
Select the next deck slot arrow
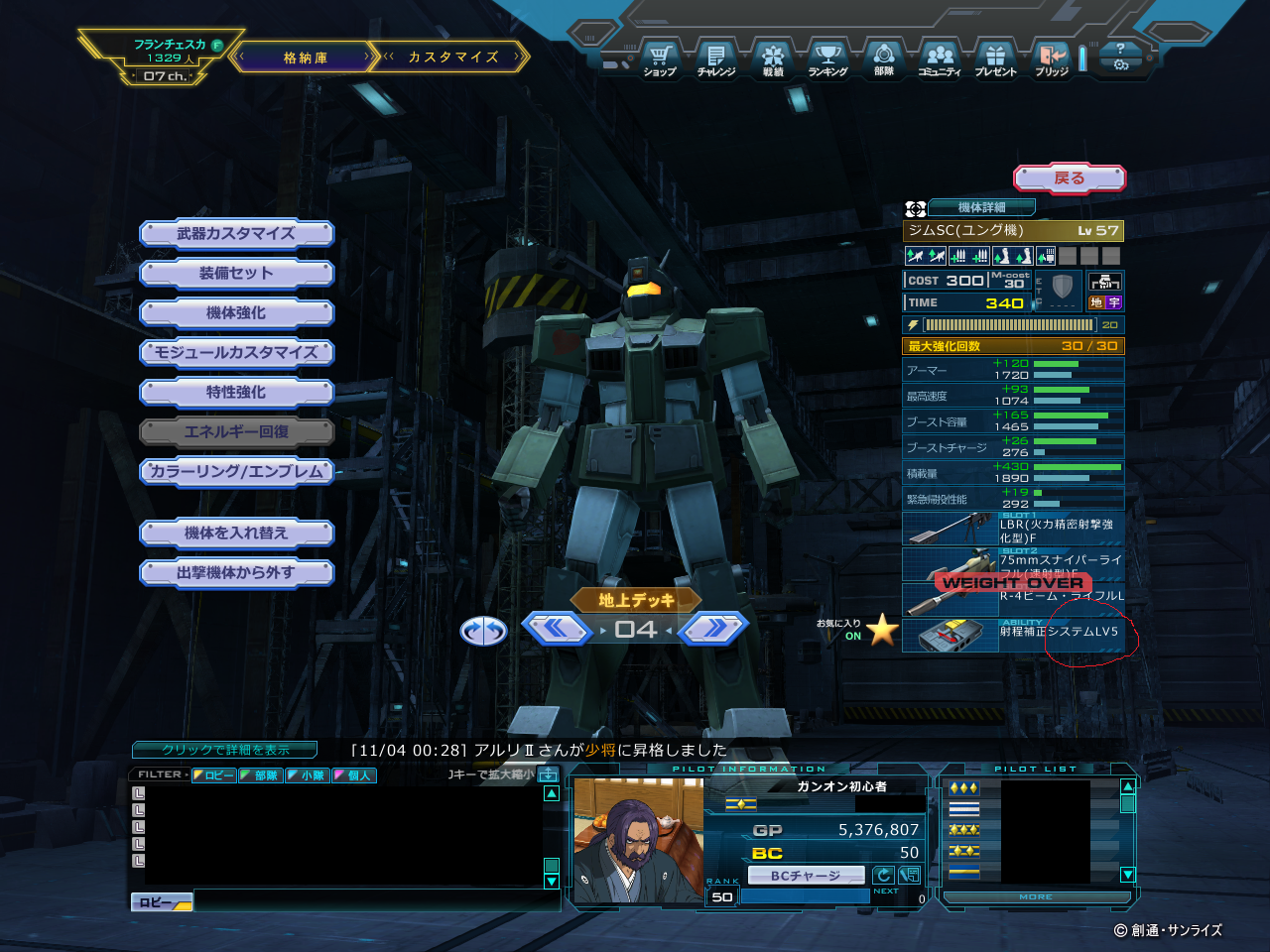tap(712, 629)
